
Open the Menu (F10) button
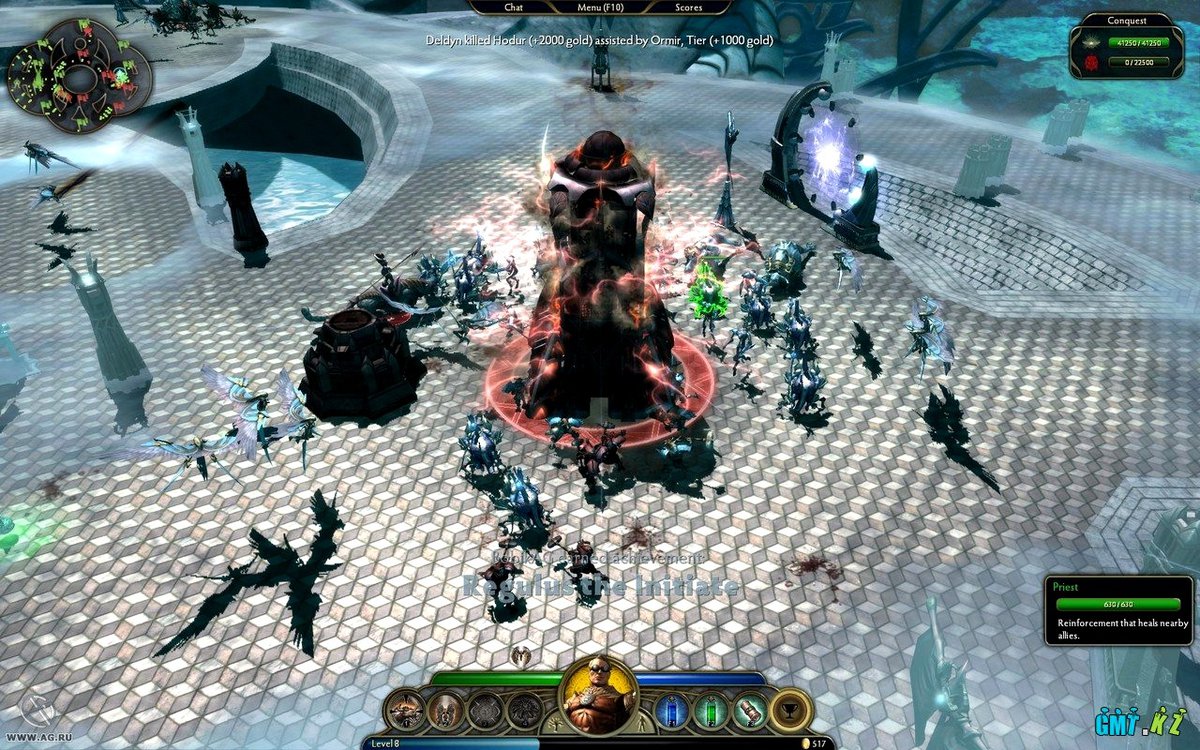pos(601,7)
